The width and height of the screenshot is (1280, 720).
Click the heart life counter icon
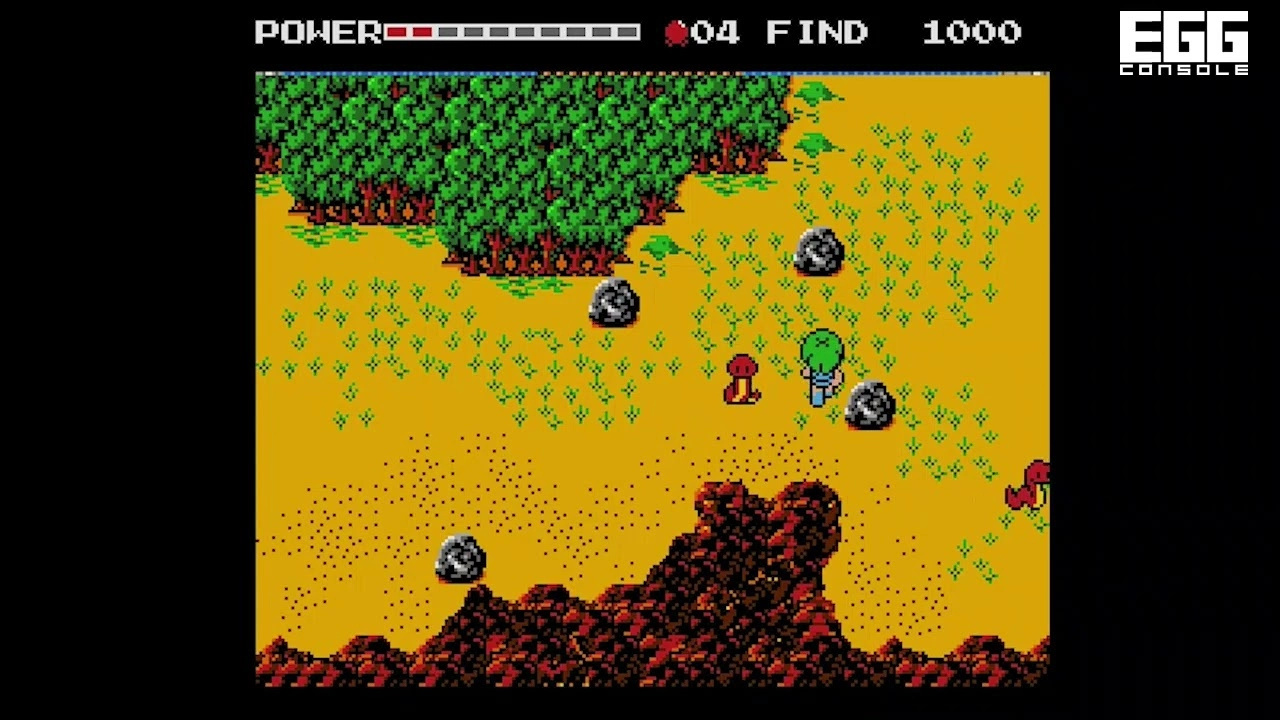pyautogui.click(x=675, y=32)
